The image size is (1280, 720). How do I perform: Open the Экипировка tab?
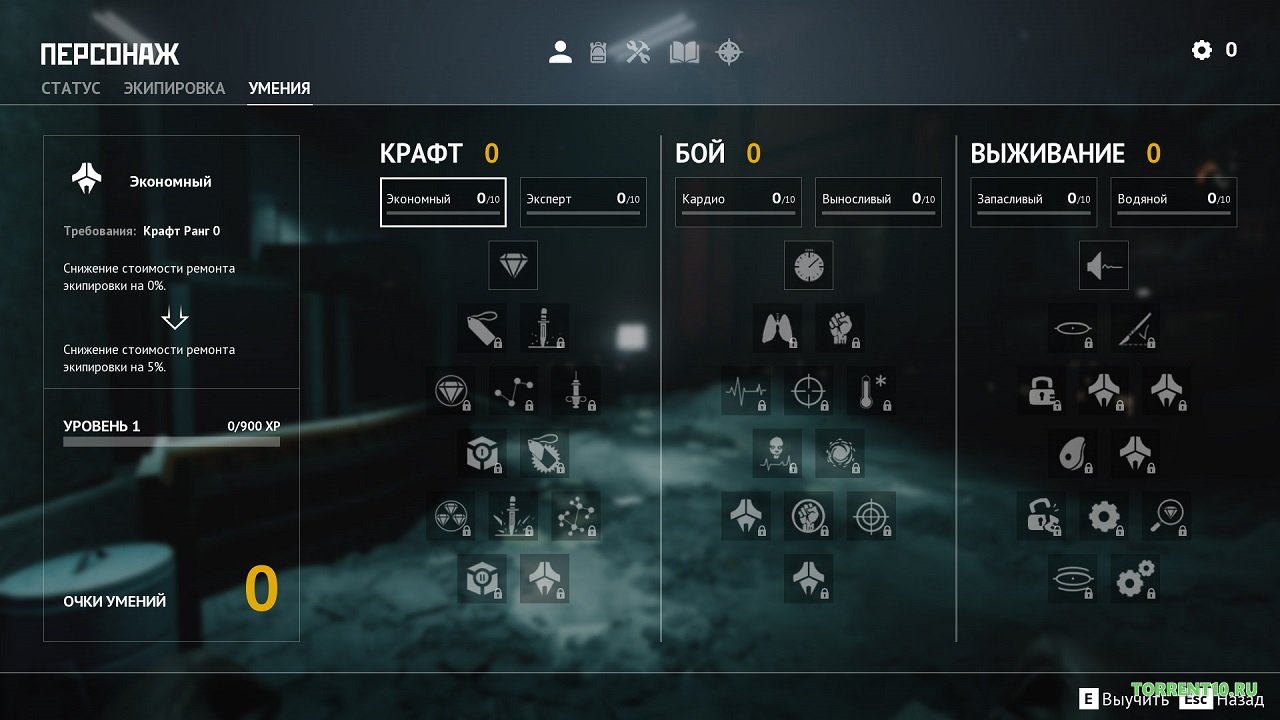[174, 88]
